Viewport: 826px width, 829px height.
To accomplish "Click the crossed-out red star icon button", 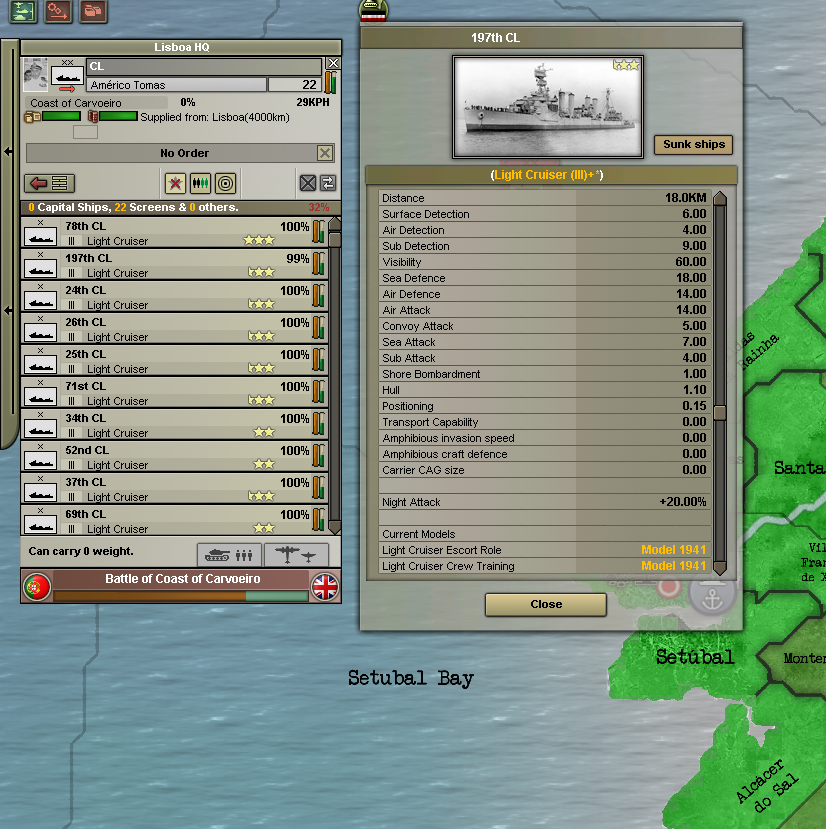I will point(176,183).
